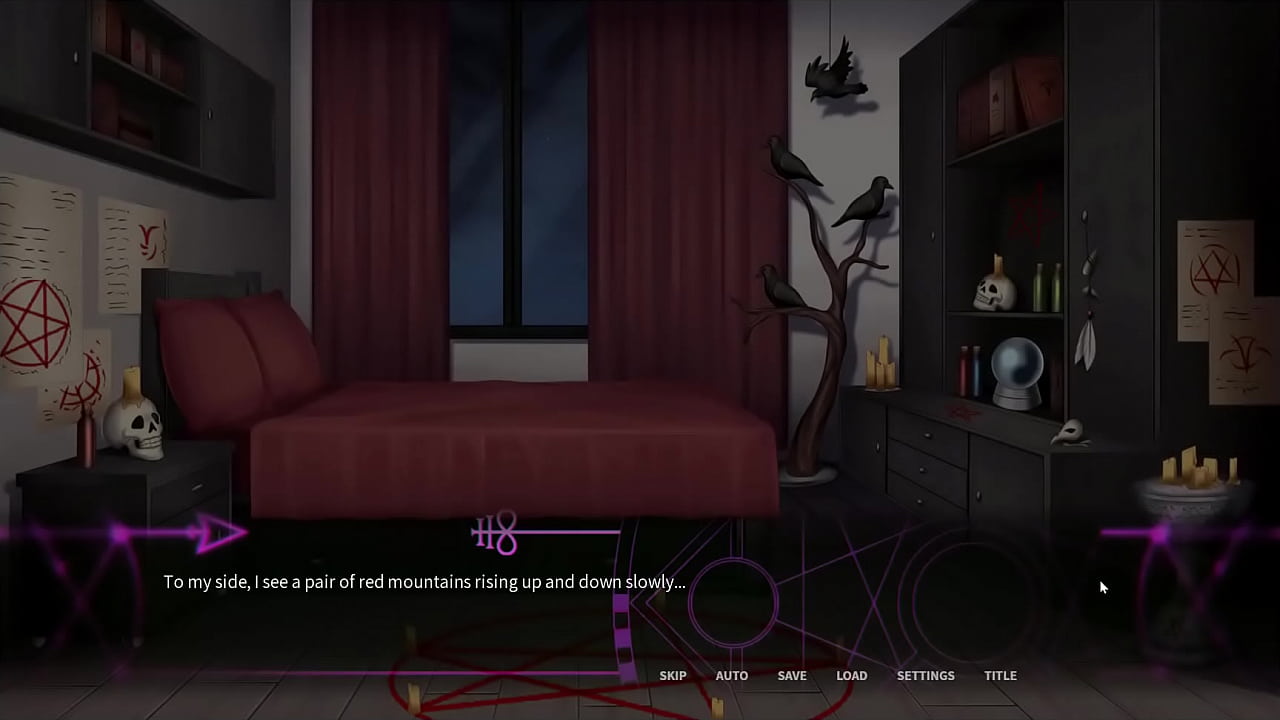Select the green bottles next to the skull

coord(1044,290)
